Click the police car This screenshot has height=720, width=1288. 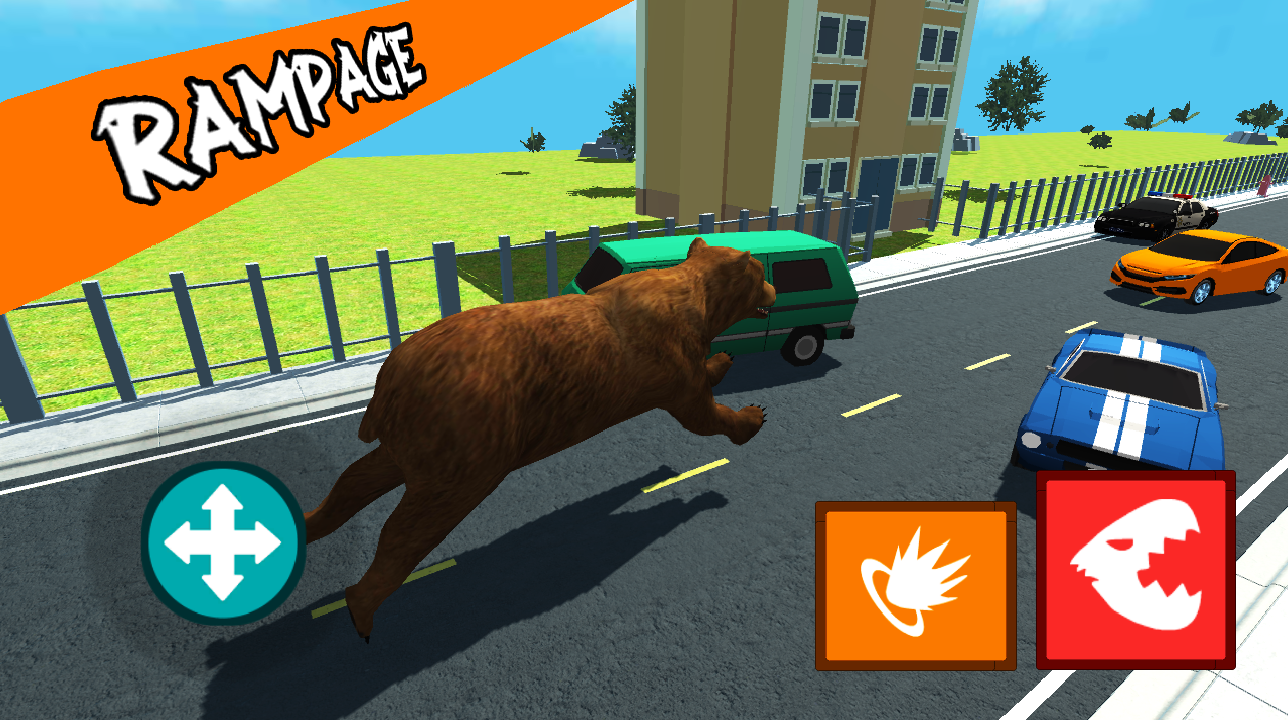point(1160,215)
